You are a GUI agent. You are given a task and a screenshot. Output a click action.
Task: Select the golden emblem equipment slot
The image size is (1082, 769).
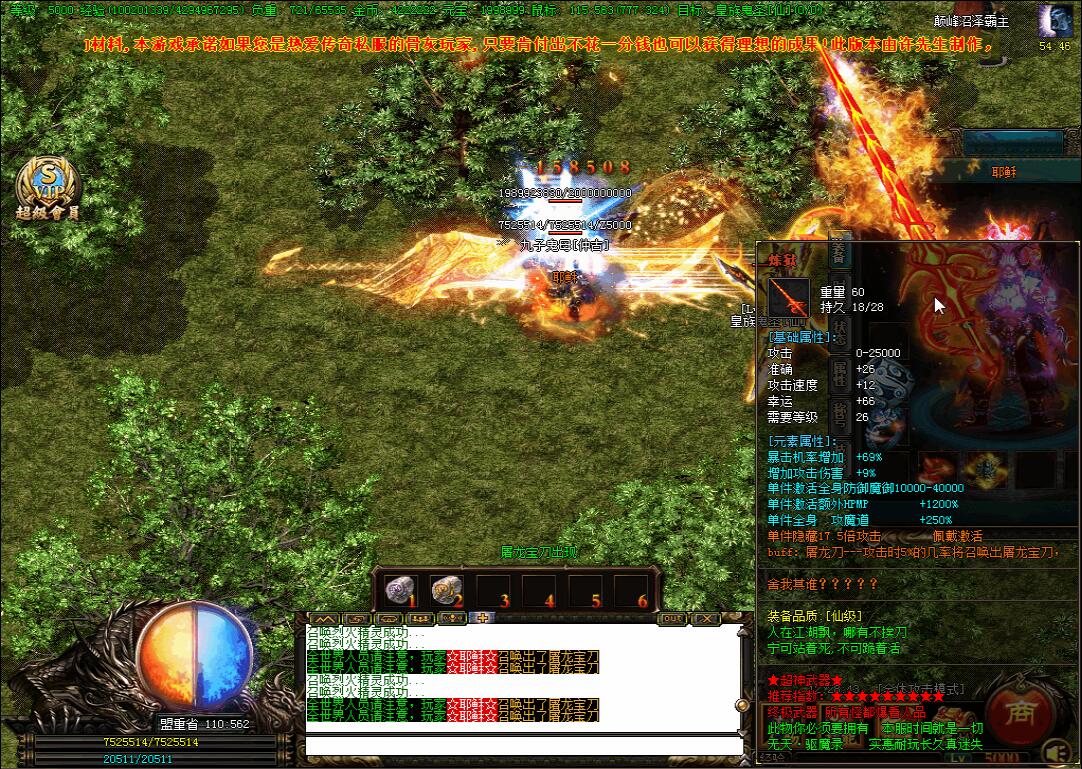(986, 468)
